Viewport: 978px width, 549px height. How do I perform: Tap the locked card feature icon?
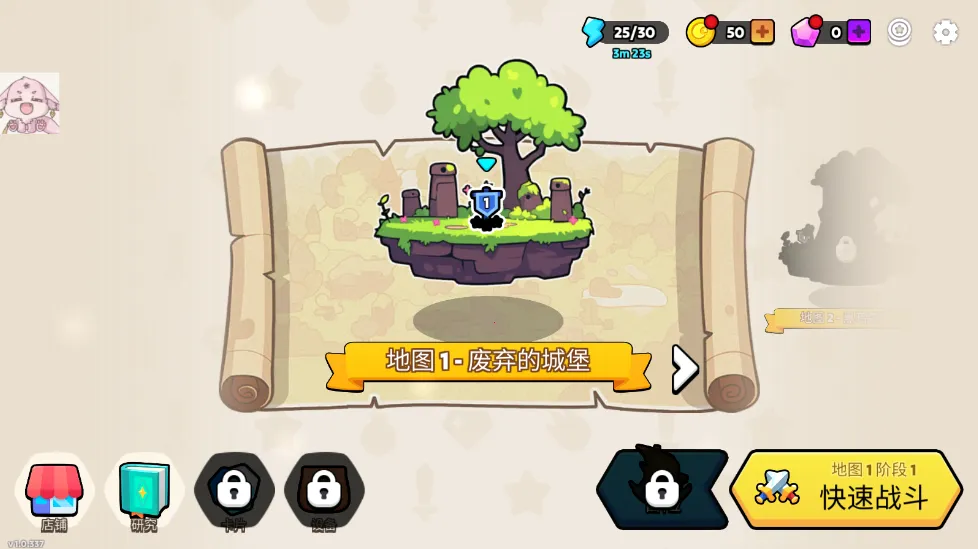234,490
